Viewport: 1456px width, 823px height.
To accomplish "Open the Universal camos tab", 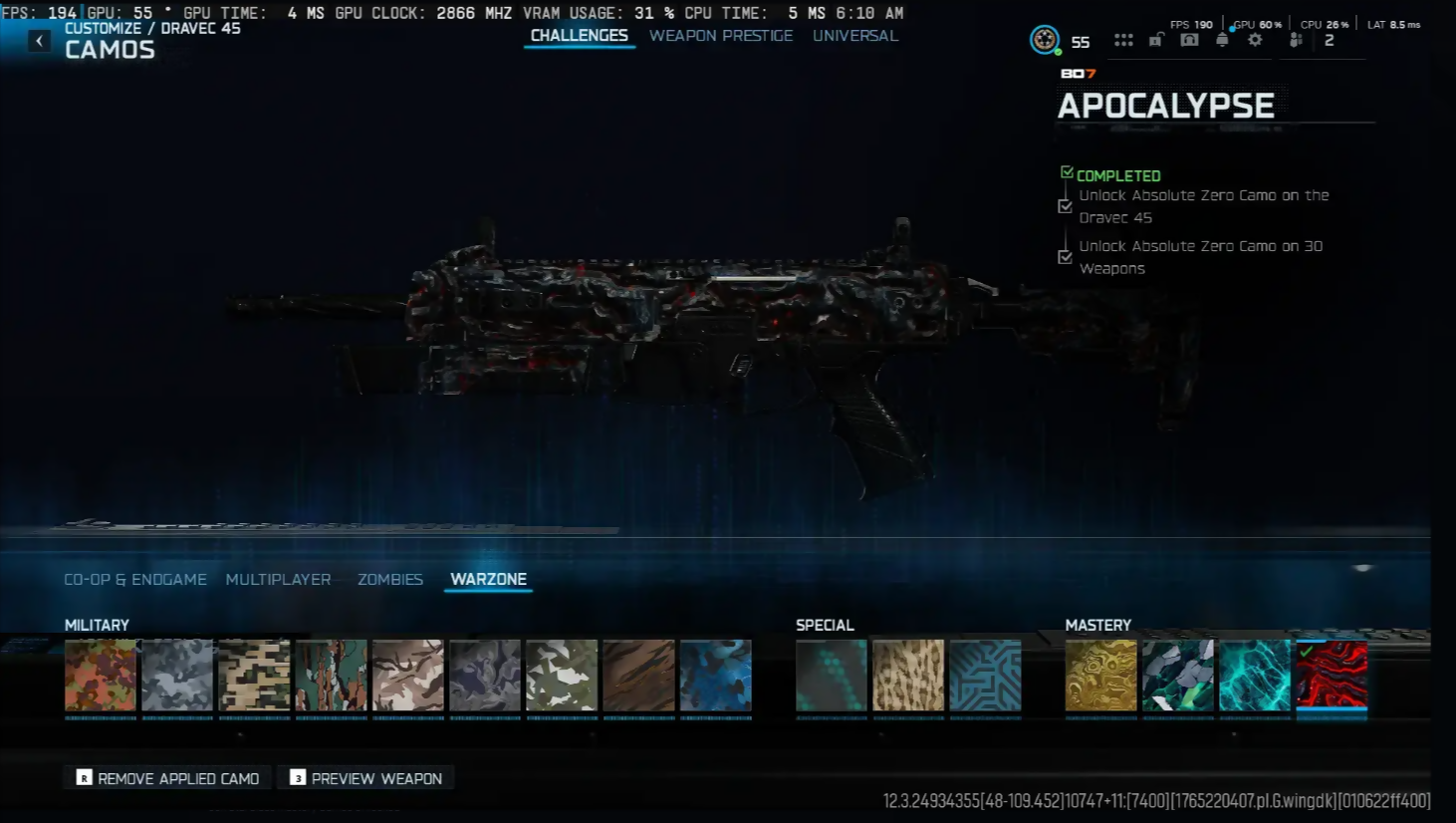I will (x=854, y=36).
